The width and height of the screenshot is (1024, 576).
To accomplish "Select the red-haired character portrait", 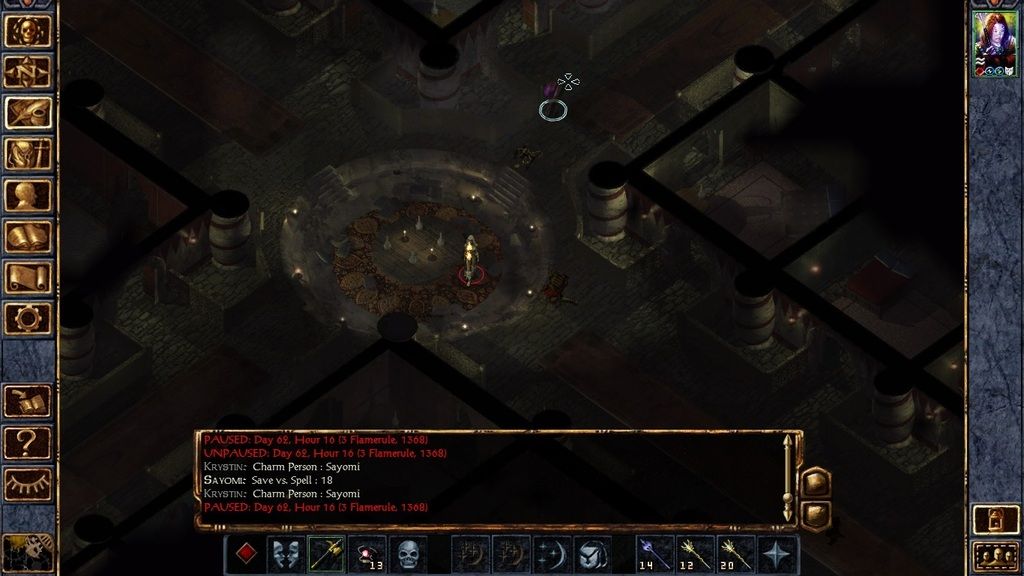I will tap(995, 45).
